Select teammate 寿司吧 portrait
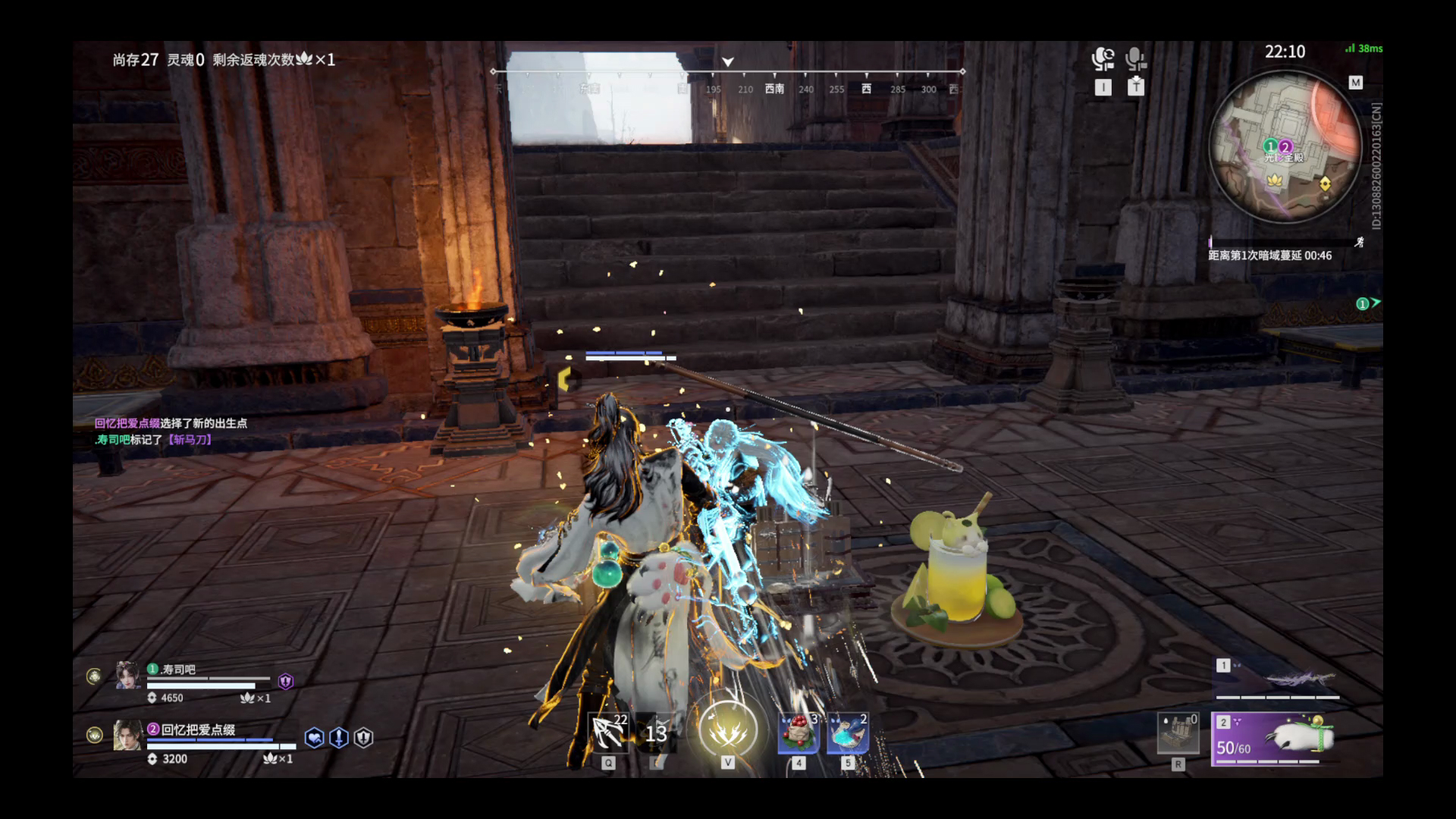This screenshot has width=1456, height=819. tap(127, 674)
